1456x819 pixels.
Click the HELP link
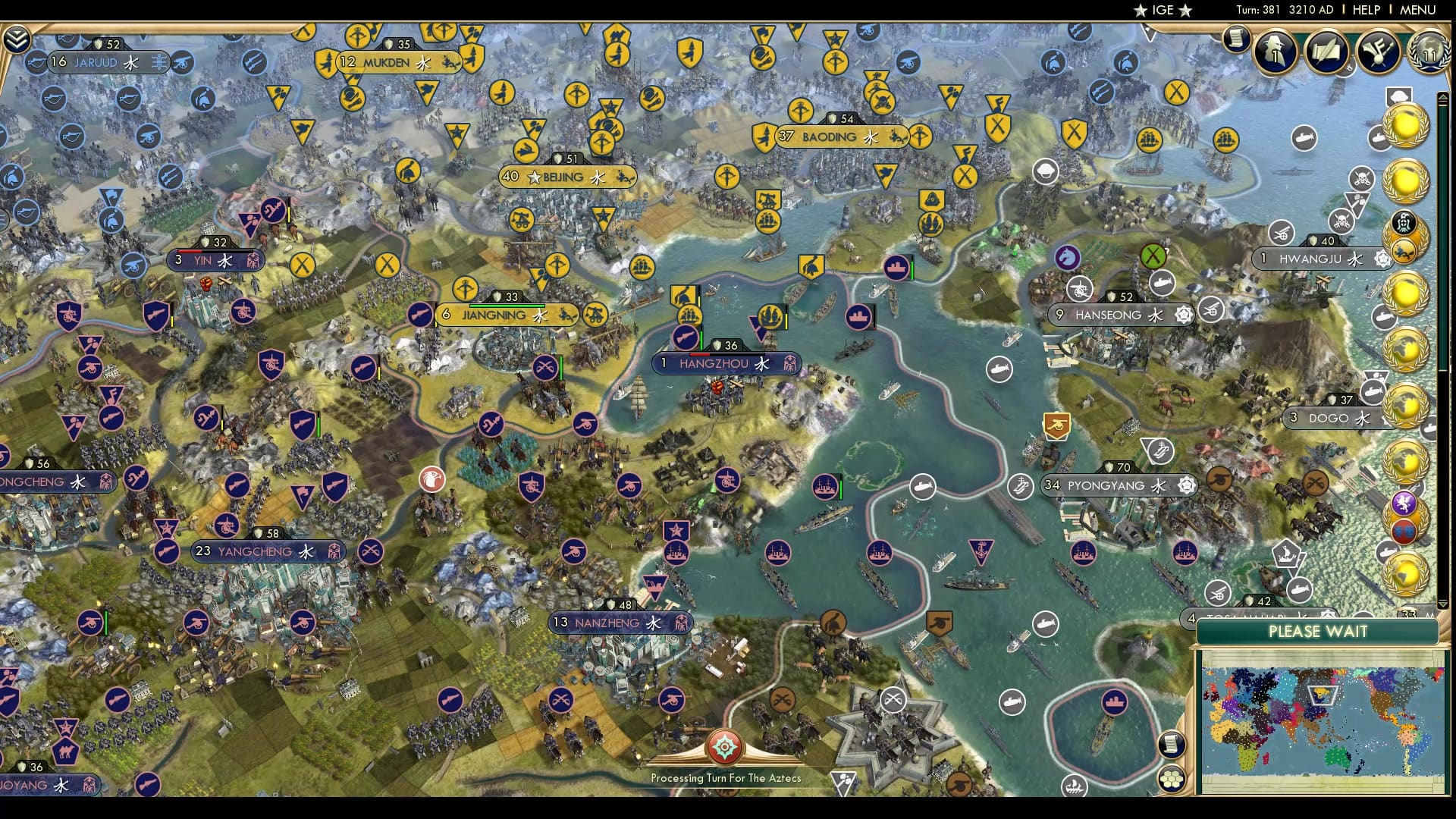(1365, 11)
